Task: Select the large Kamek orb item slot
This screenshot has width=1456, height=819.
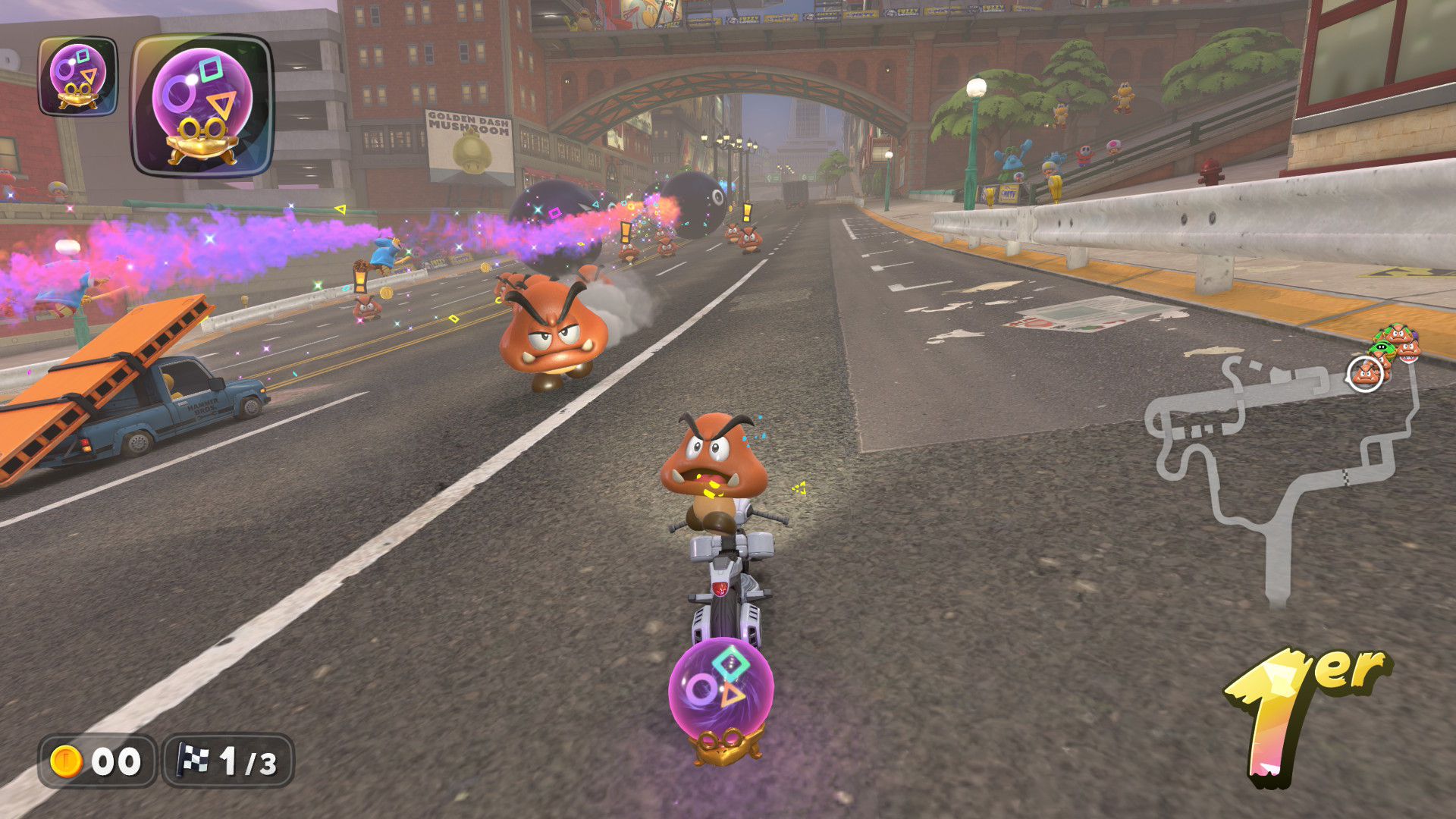Action: [202, 106]
